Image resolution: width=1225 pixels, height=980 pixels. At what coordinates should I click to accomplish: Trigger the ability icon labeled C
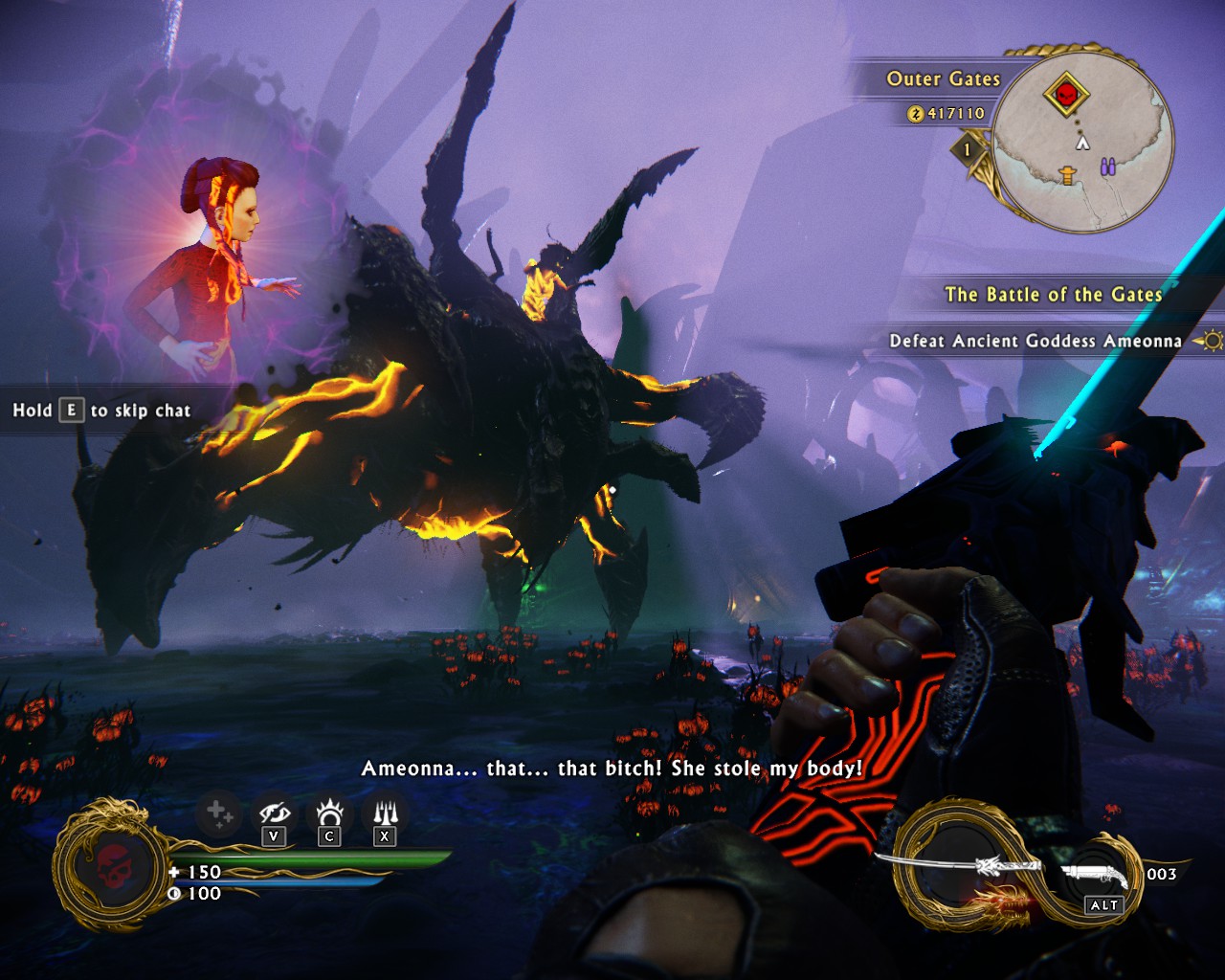(x=329, y=815)
